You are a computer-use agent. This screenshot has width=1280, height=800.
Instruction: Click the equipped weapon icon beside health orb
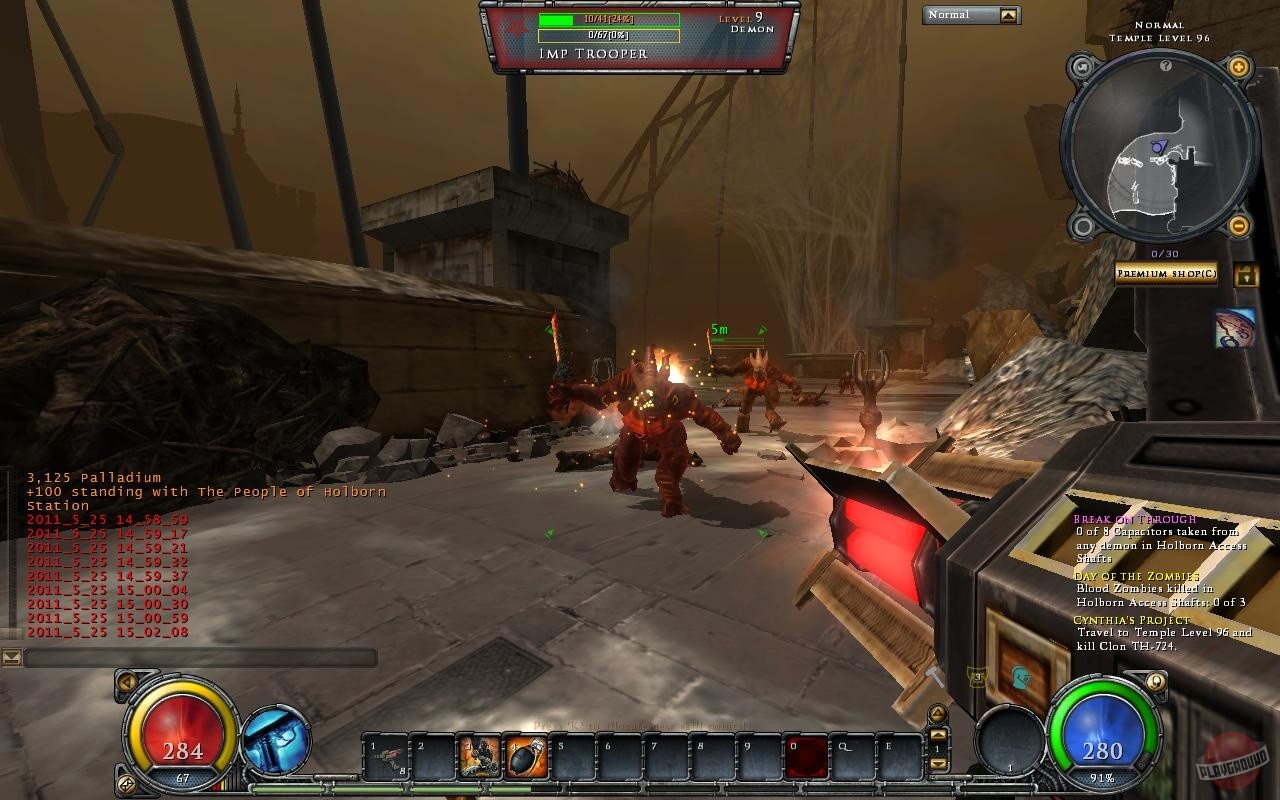point(278,741)
